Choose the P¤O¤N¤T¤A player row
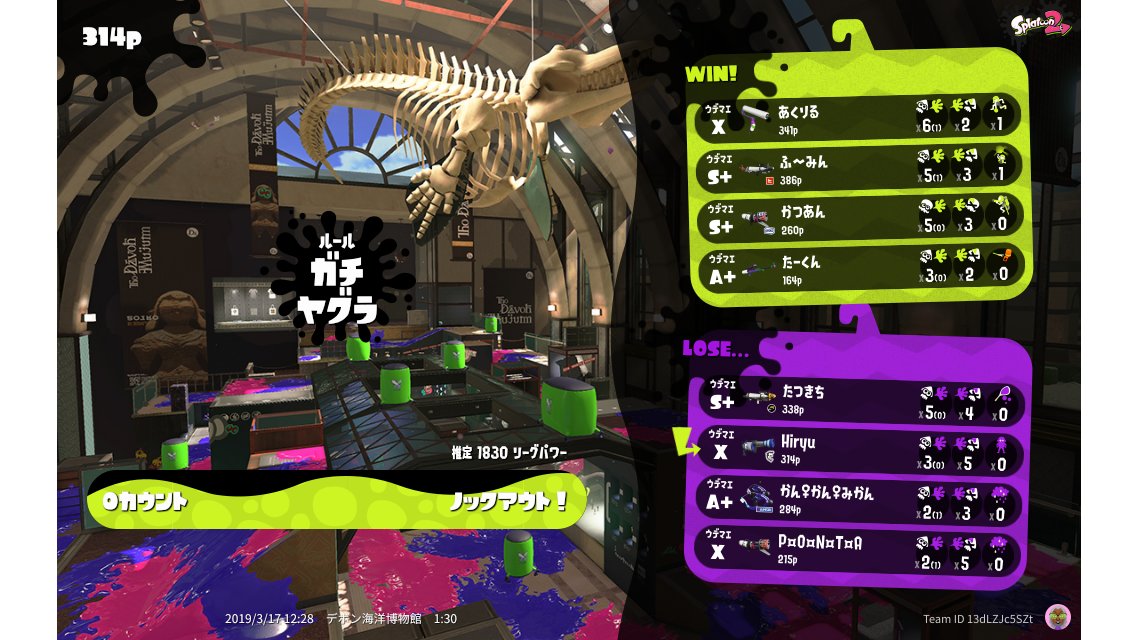Viewport: 1138px width, 640px height. click(x=858, y=551)
